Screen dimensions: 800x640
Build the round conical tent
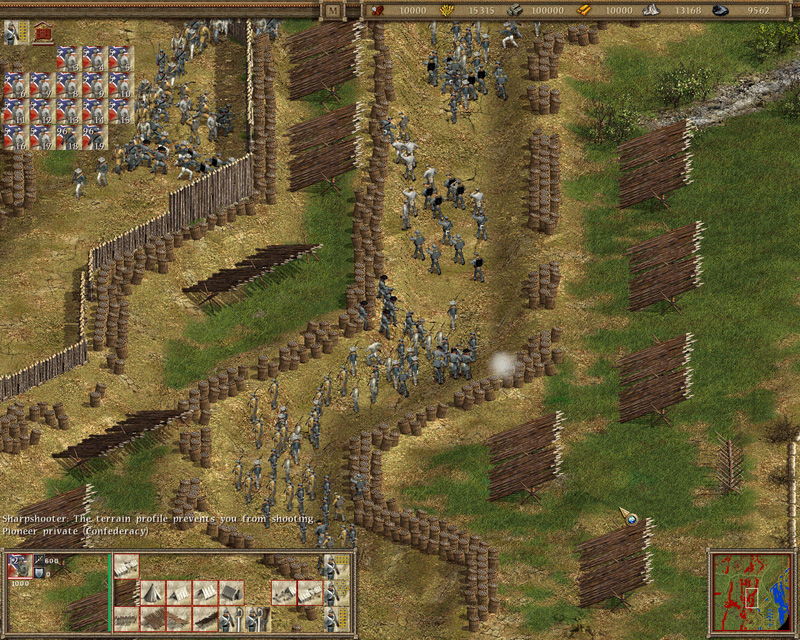152,592
